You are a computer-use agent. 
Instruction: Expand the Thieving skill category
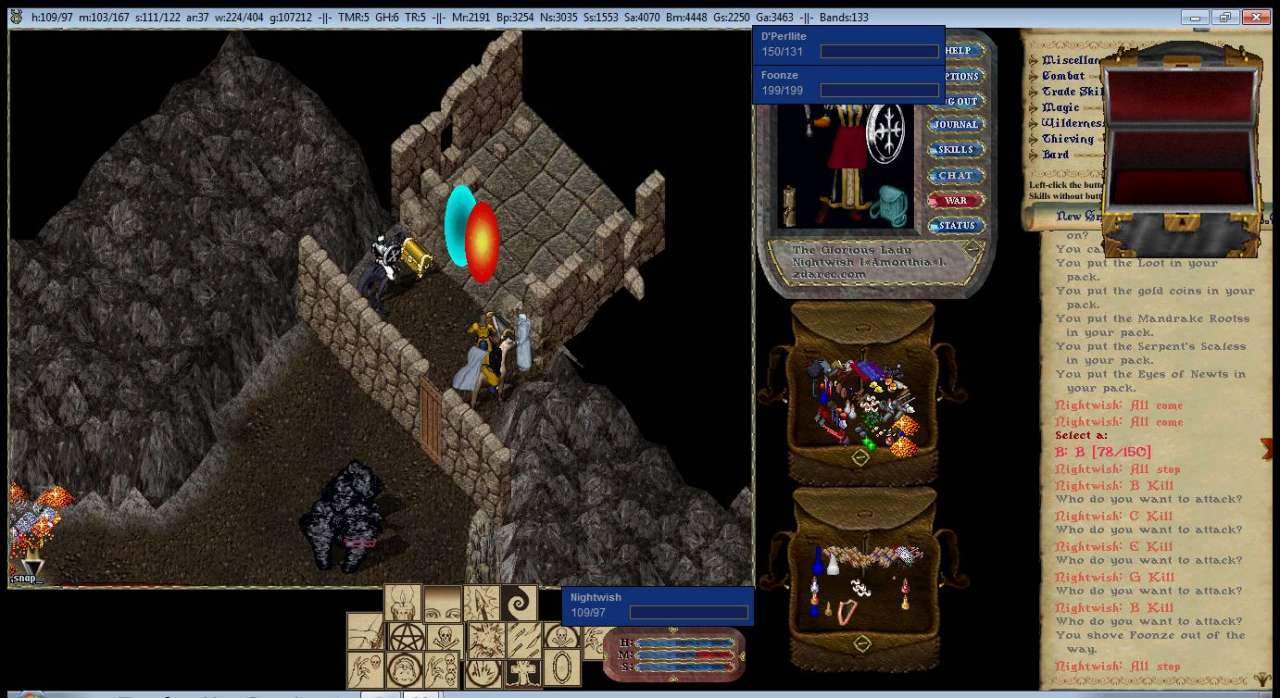(1067, 140)
